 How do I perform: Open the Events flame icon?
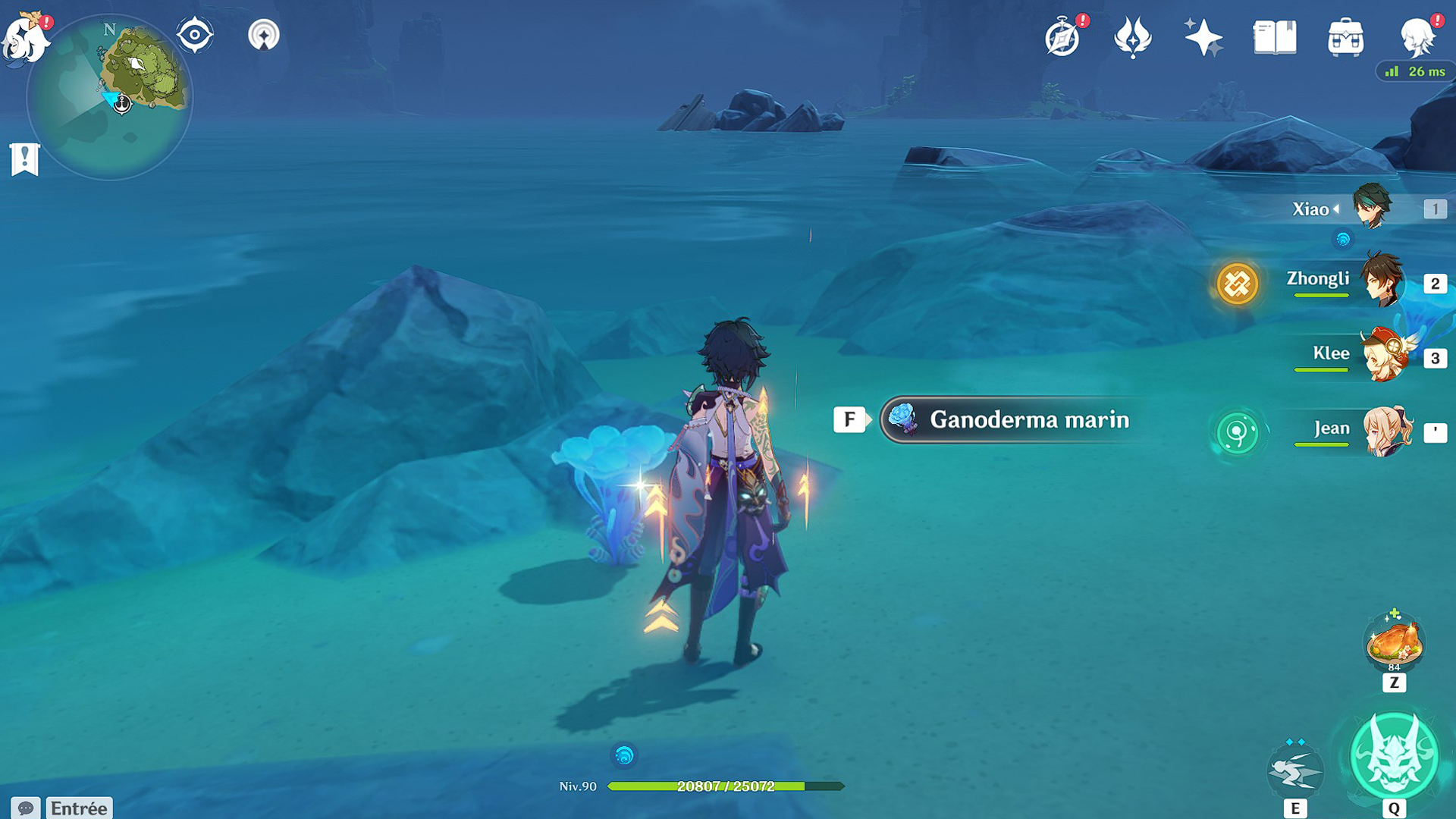click(x=1132, y=37)
